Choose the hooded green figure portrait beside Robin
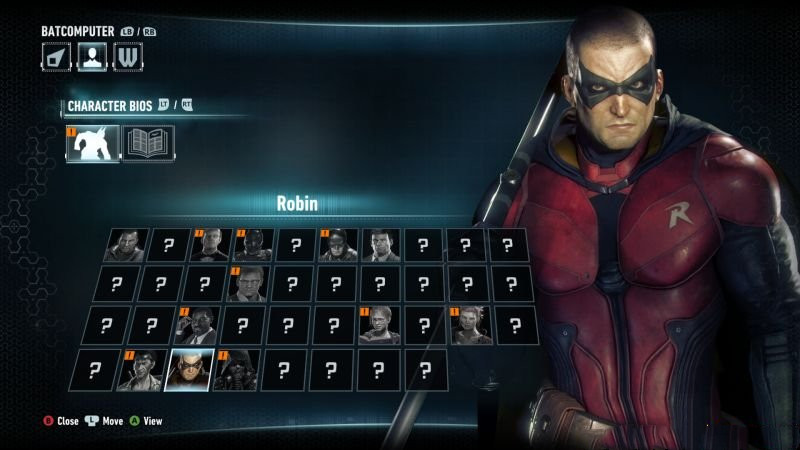Screen dimensions: 800x450 237,370
